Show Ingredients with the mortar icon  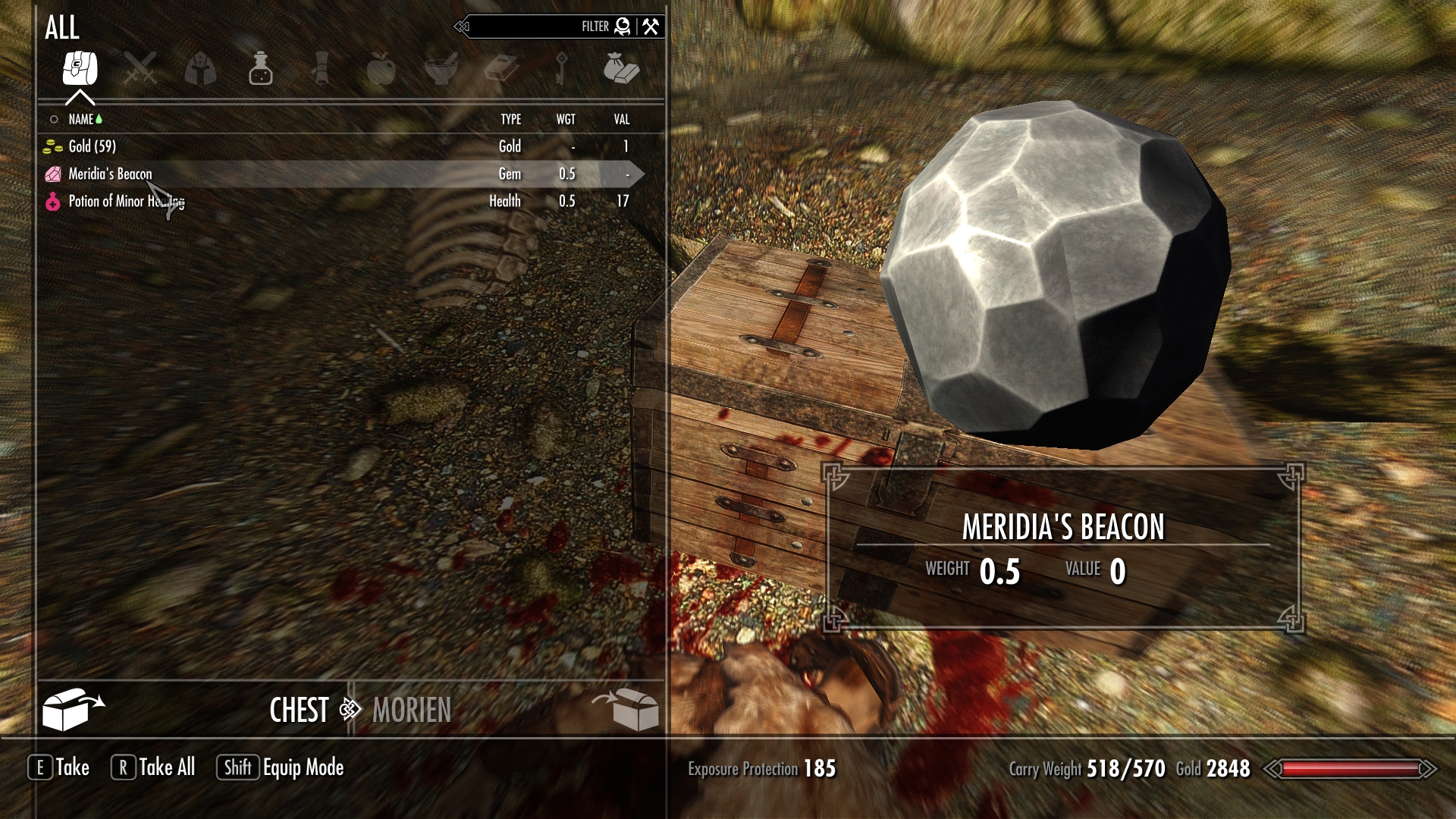[441, 69]
